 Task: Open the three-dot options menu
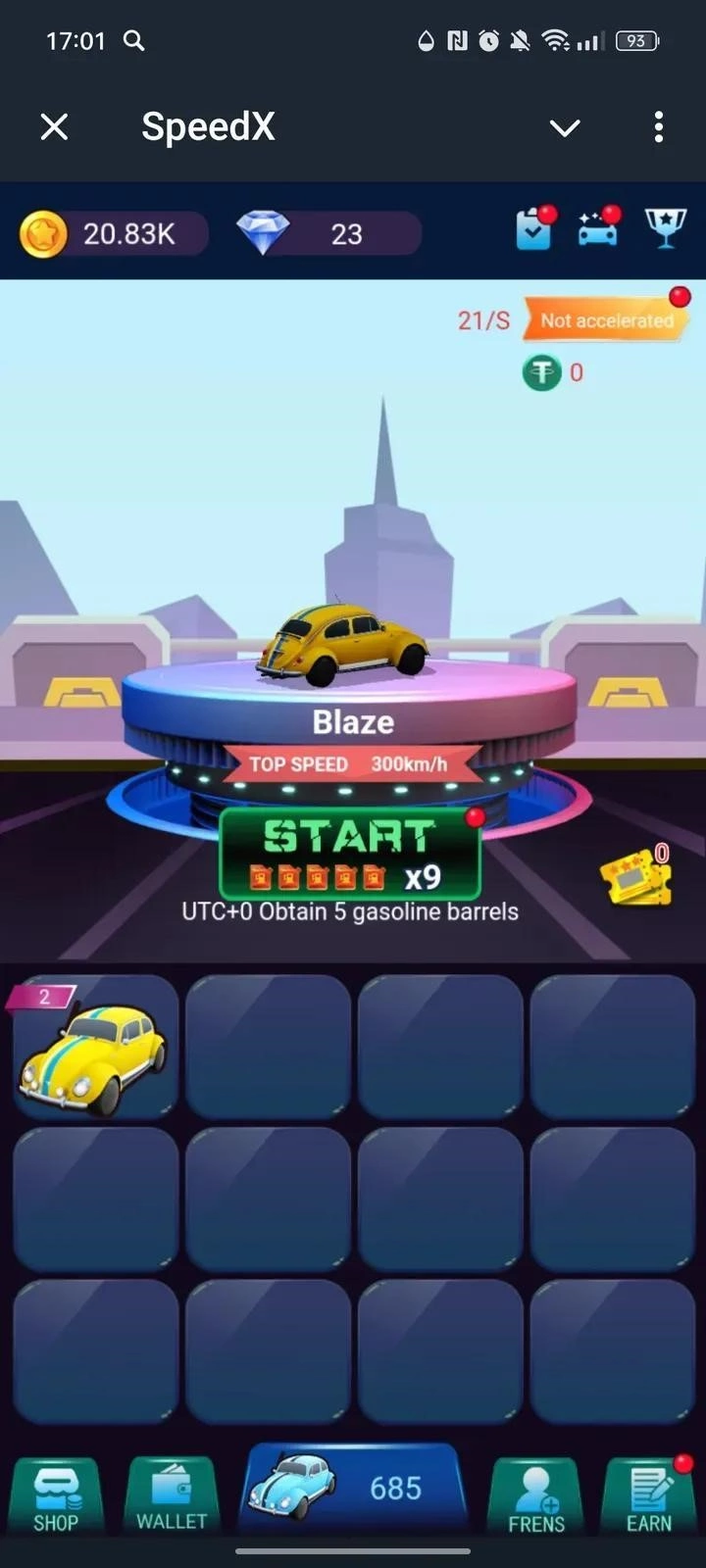coord(658,126)
